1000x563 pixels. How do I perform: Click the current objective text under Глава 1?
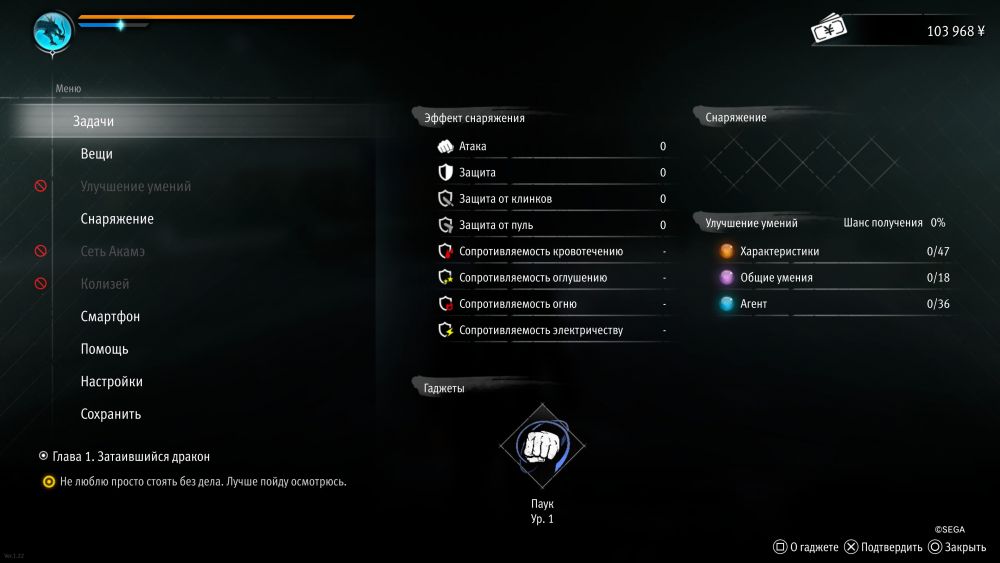(203, 482)
